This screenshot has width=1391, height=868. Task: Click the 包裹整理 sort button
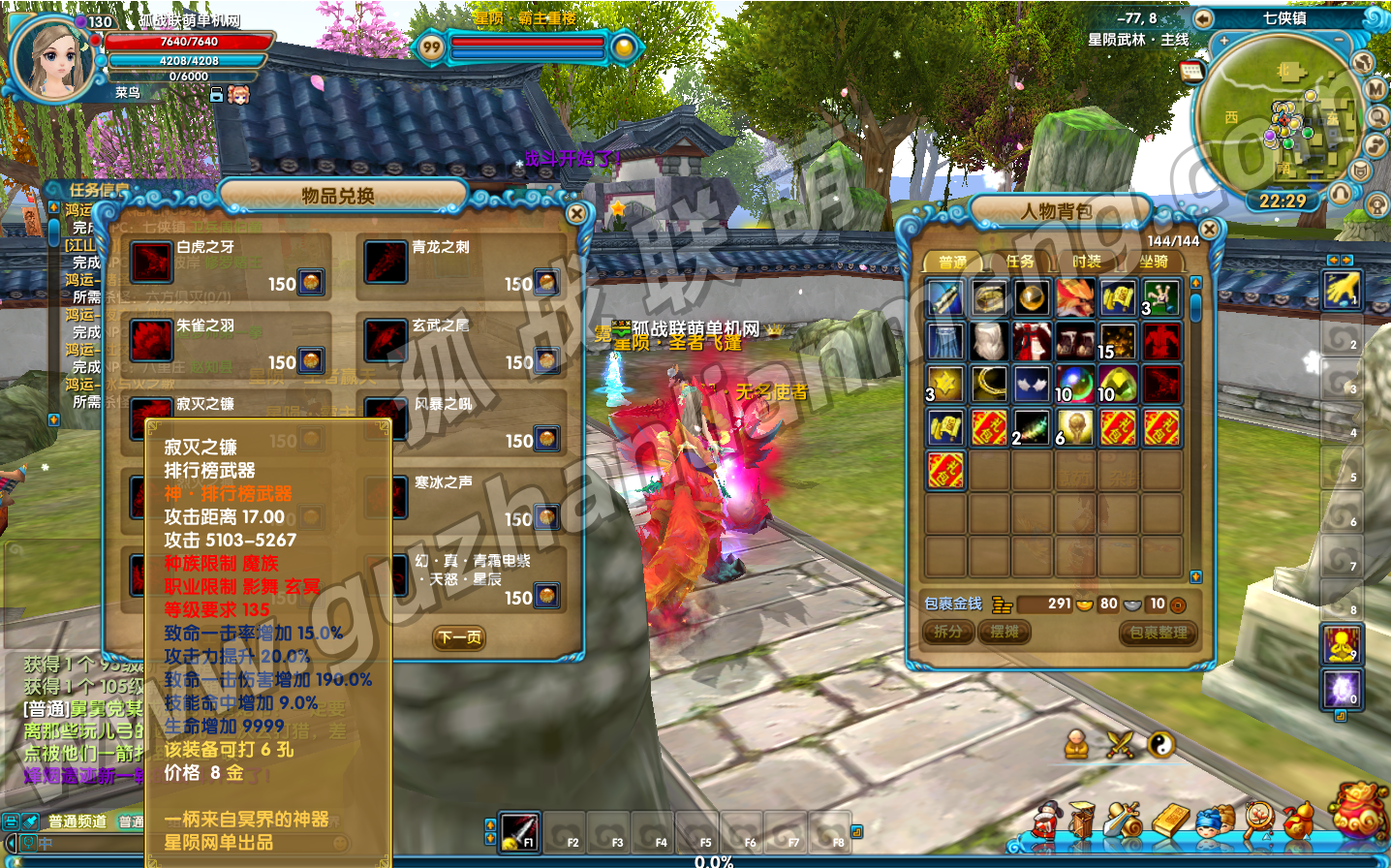coord(1158,633)
